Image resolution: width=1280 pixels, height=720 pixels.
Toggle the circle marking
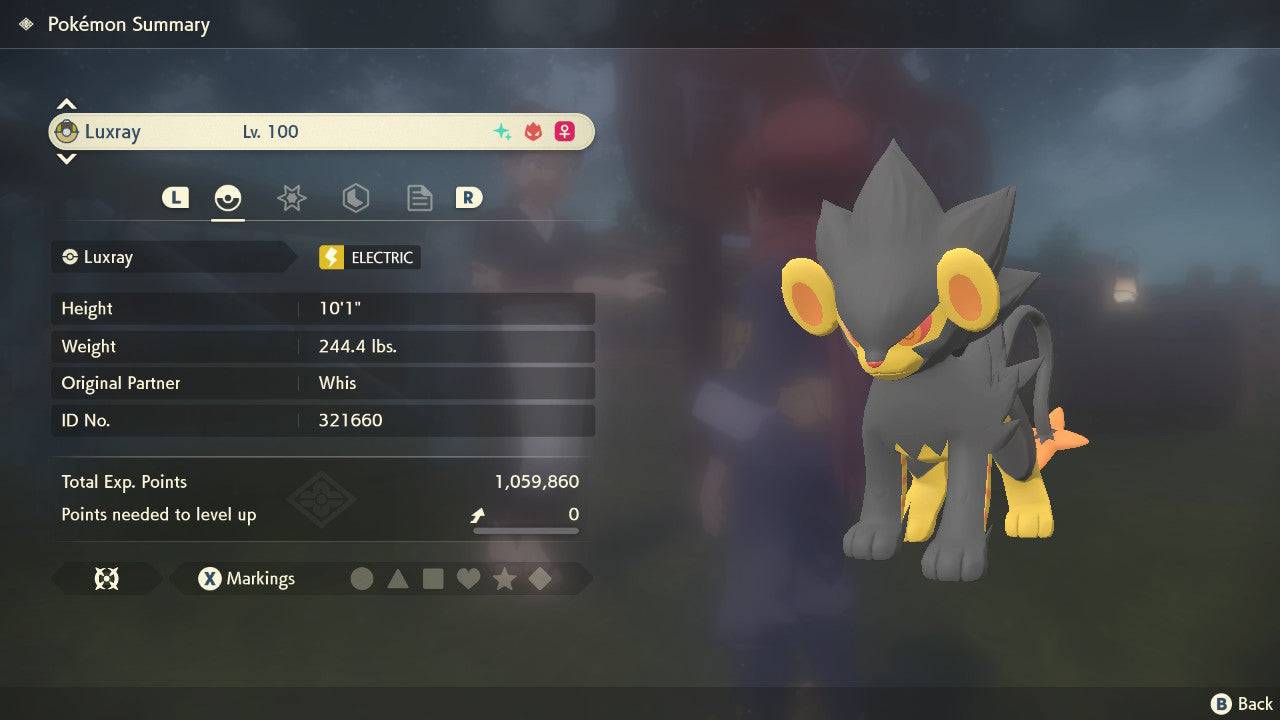pyautogui.click(x=362, y=578)
